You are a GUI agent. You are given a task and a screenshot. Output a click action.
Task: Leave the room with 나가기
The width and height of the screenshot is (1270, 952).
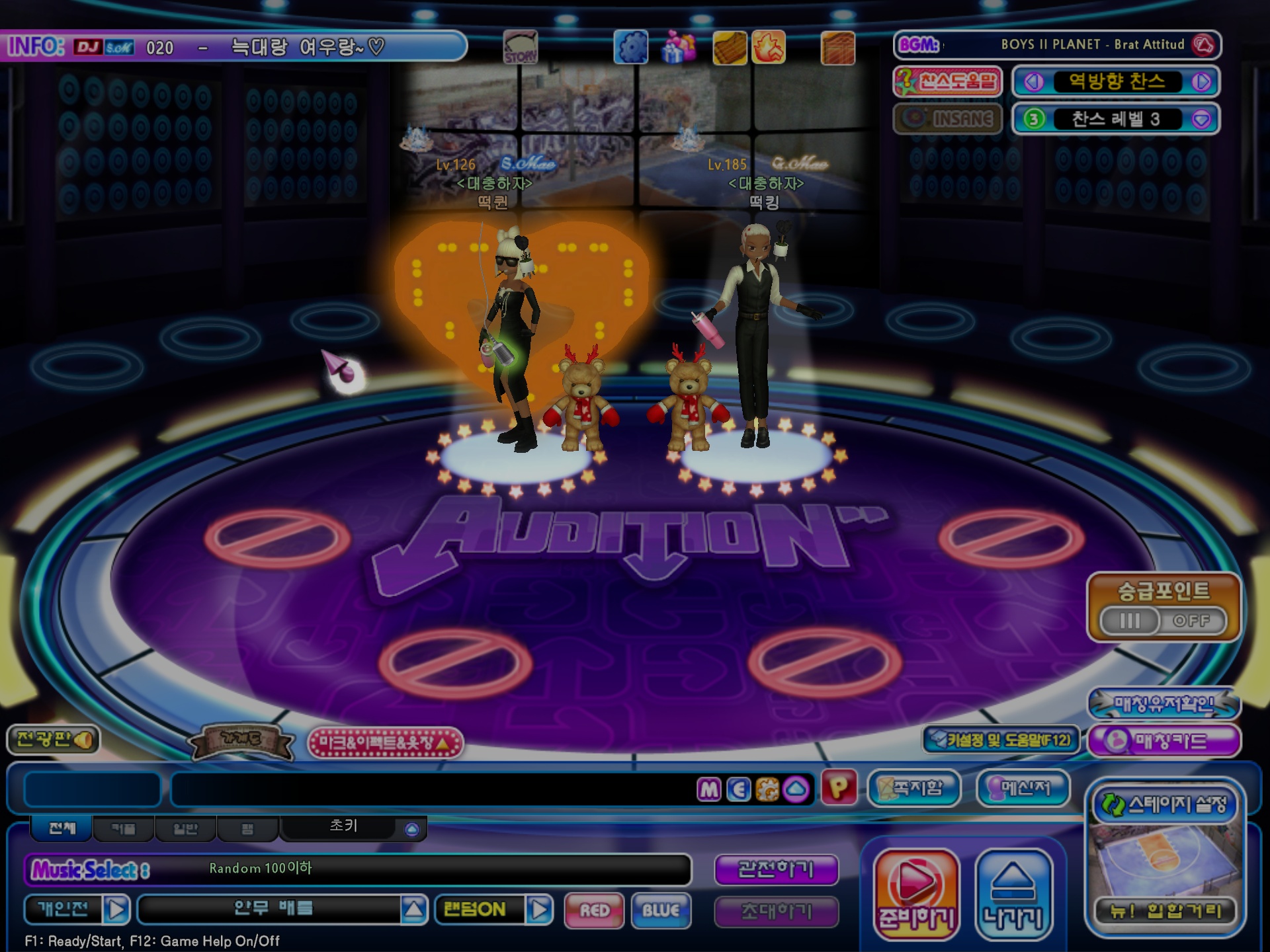click(1013, 893)
